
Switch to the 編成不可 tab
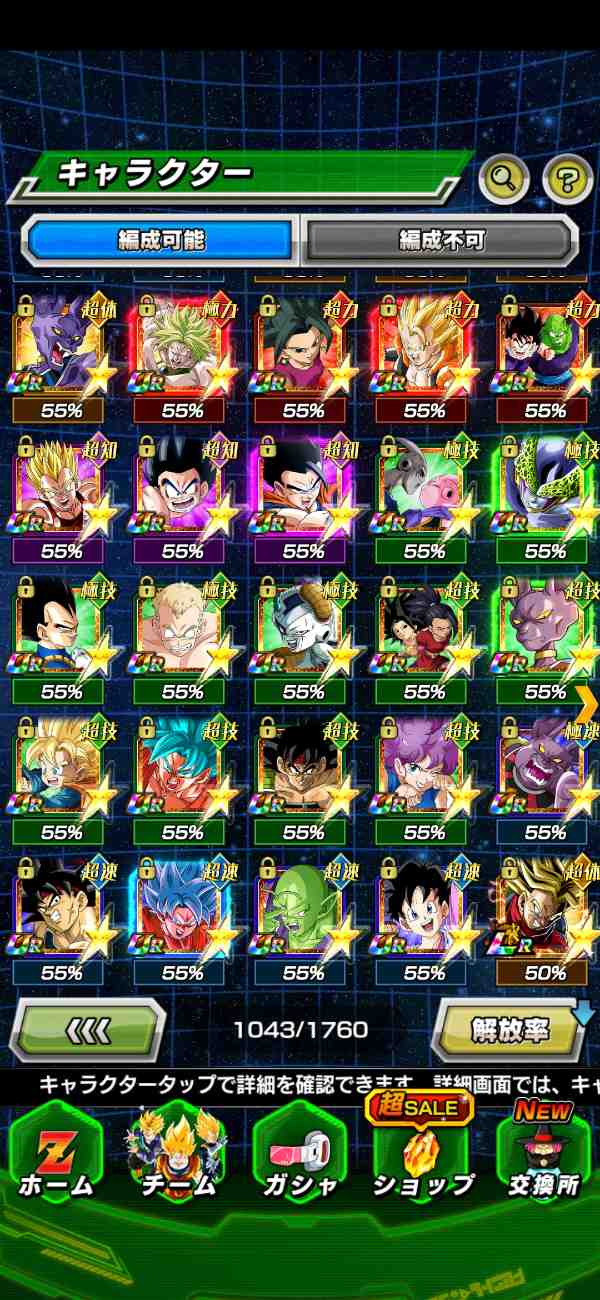pos(441,240)
